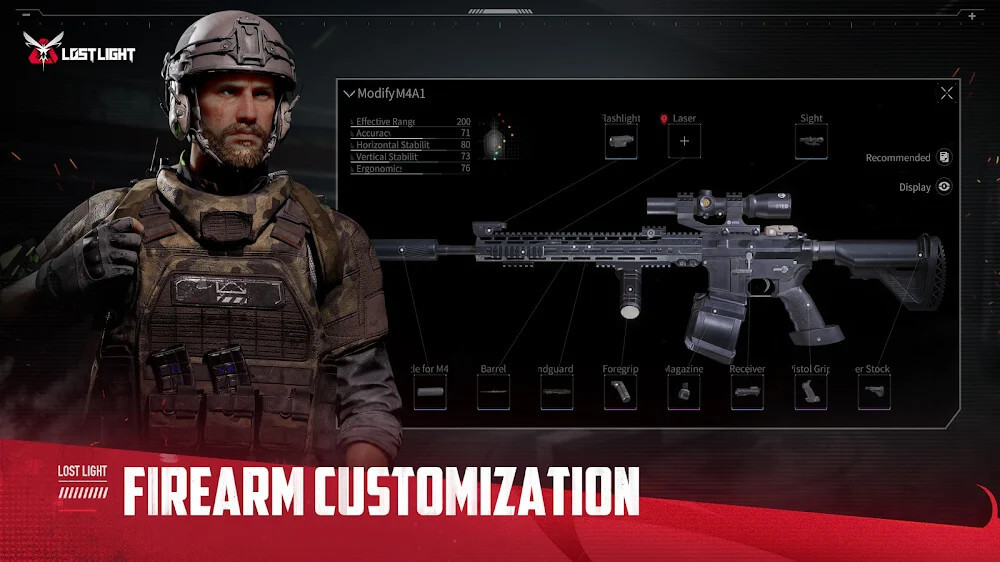Add a laser in the empty Laser slot
The height and width of the screenshot is (562, 1000).
point(684,142)
